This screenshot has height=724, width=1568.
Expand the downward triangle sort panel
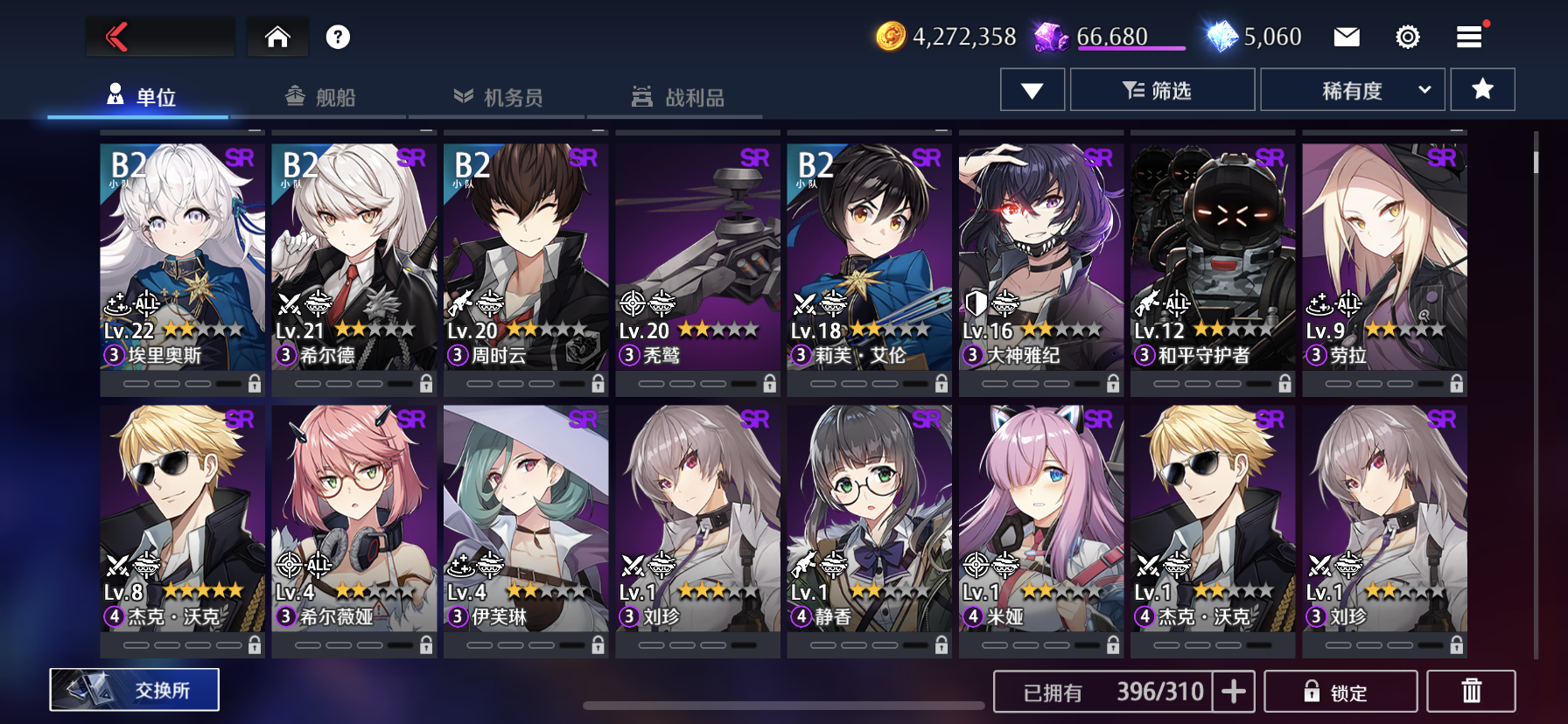(x=1032, y=88)
